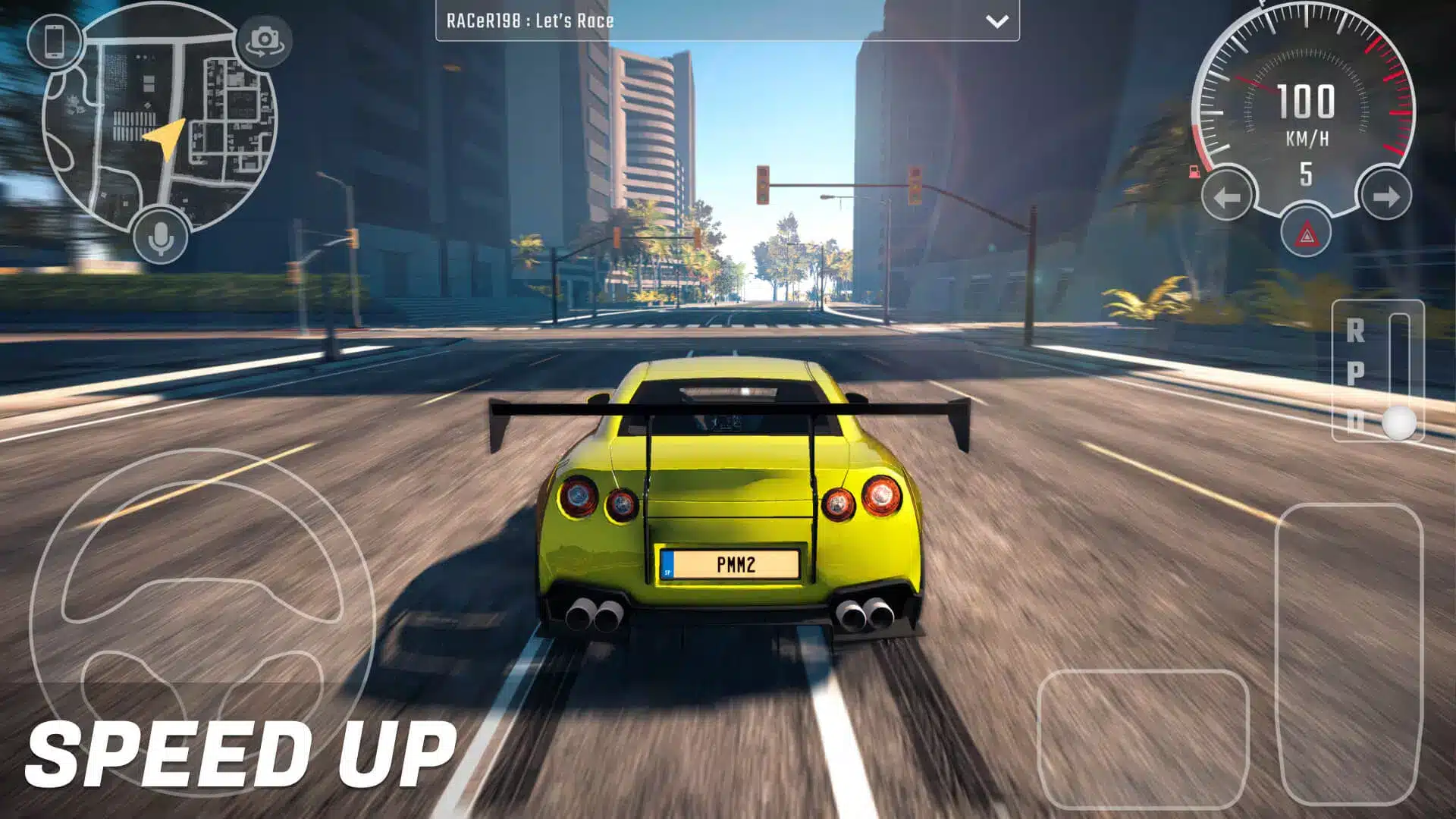Image resolution: width=1456 pixels, height=819 pixels.
Task: Open the phone menu icon
Action: point(54,42)
